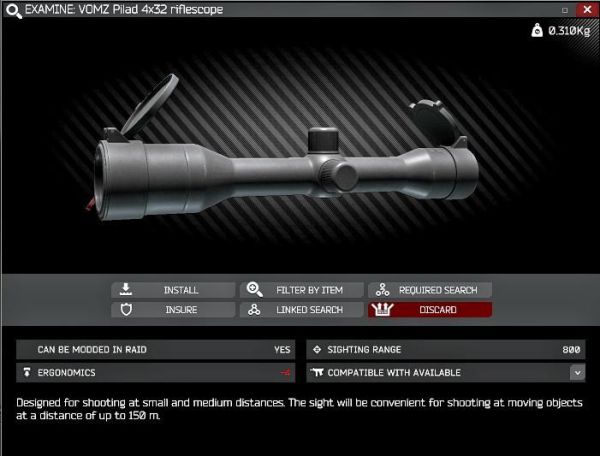Discard the riflescope
600x456 pixels.
coord(430,310)
